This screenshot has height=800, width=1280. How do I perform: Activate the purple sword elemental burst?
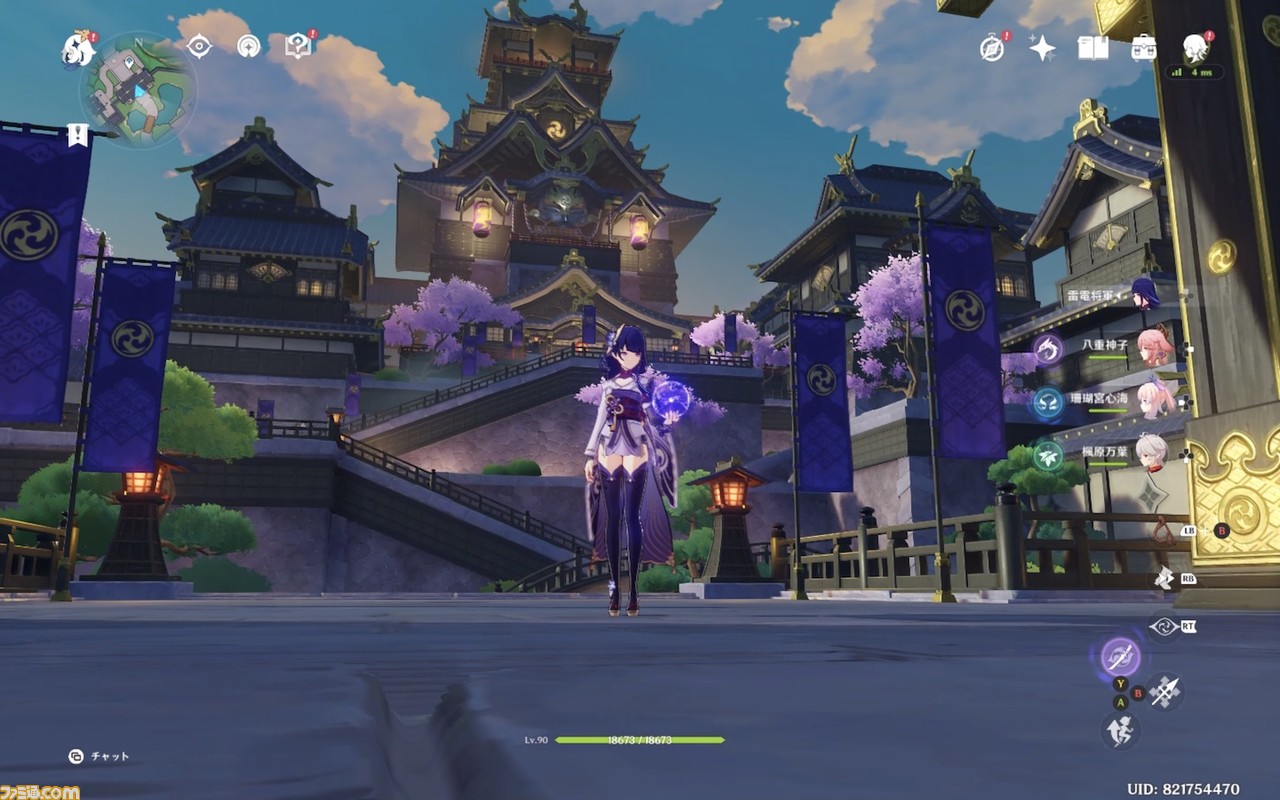coord(1120,656)
